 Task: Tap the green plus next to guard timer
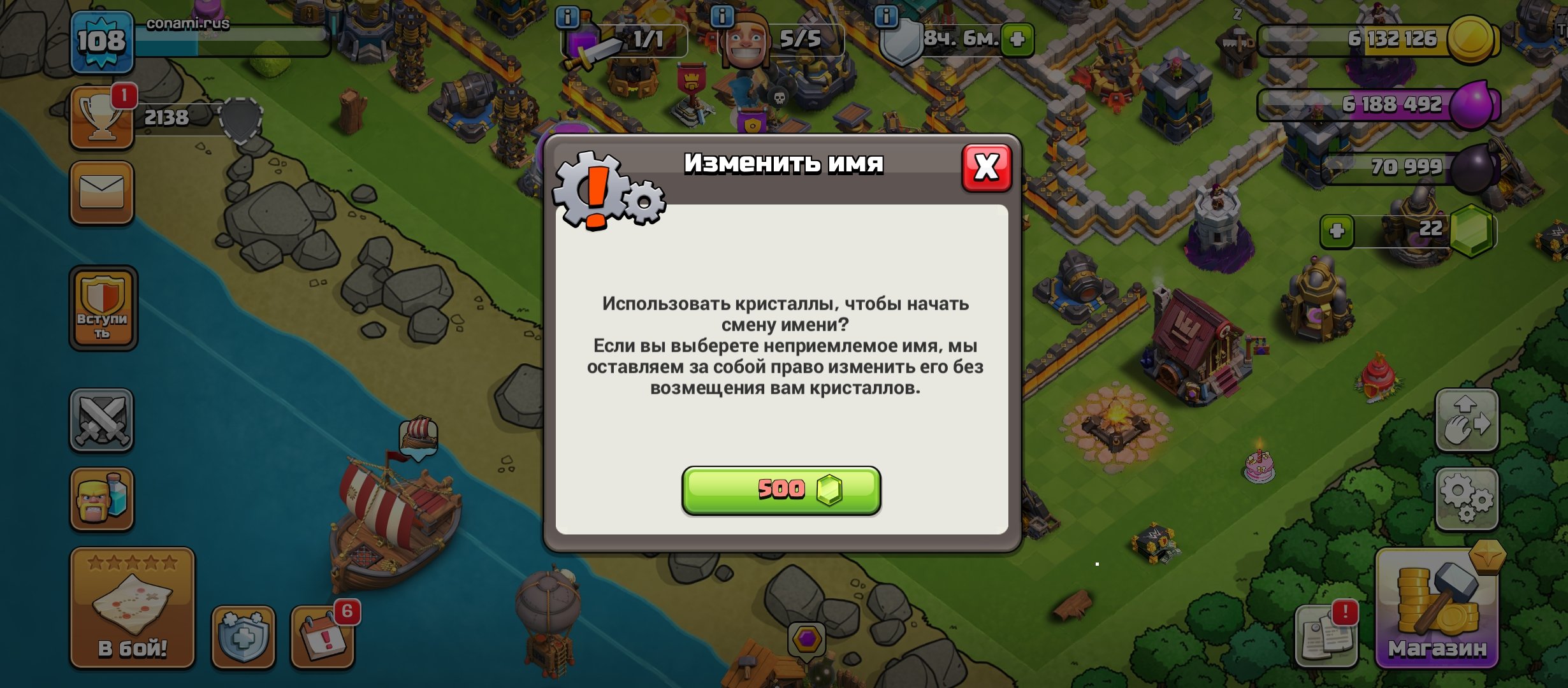pos(1017,39)
